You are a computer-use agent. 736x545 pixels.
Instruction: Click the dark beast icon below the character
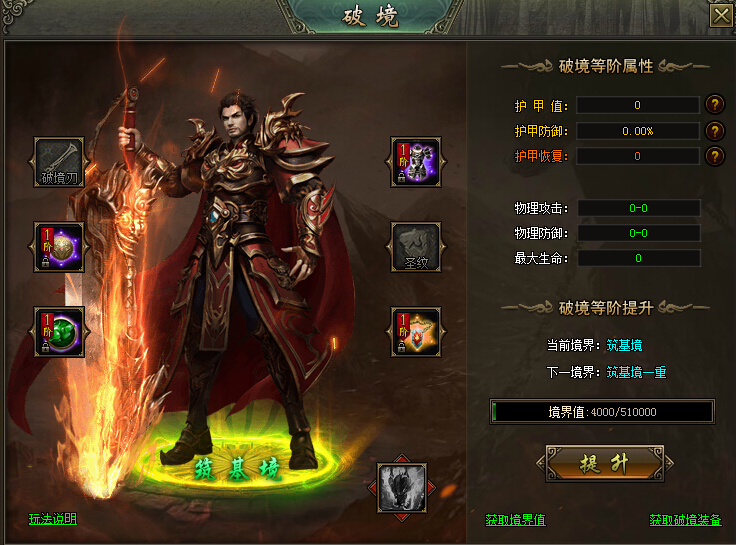tap(402, 488)
